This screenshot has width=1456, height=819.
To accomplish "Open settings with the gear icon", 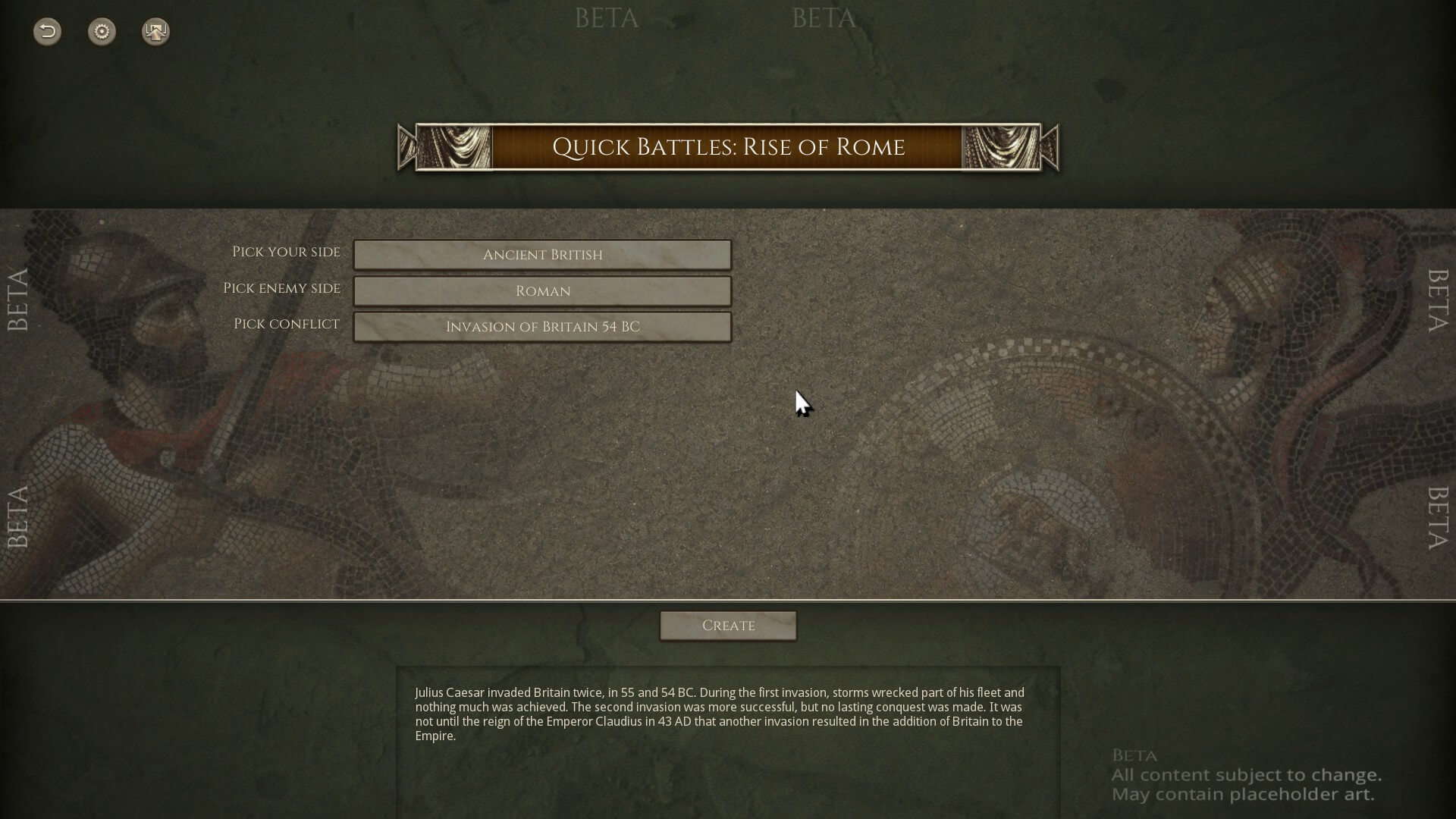I will coord(102,32).
